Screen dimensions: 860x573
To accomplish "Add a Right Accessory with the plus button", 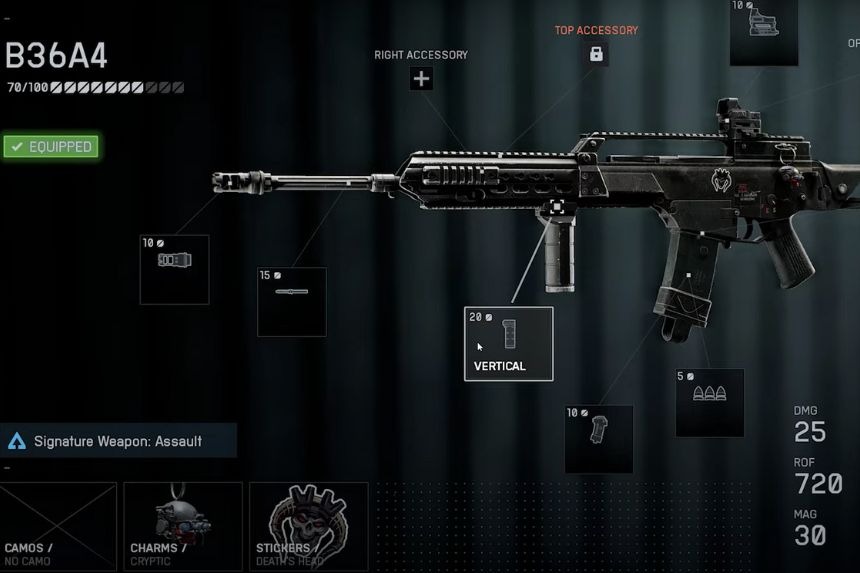I will click(x=421, y=79).
